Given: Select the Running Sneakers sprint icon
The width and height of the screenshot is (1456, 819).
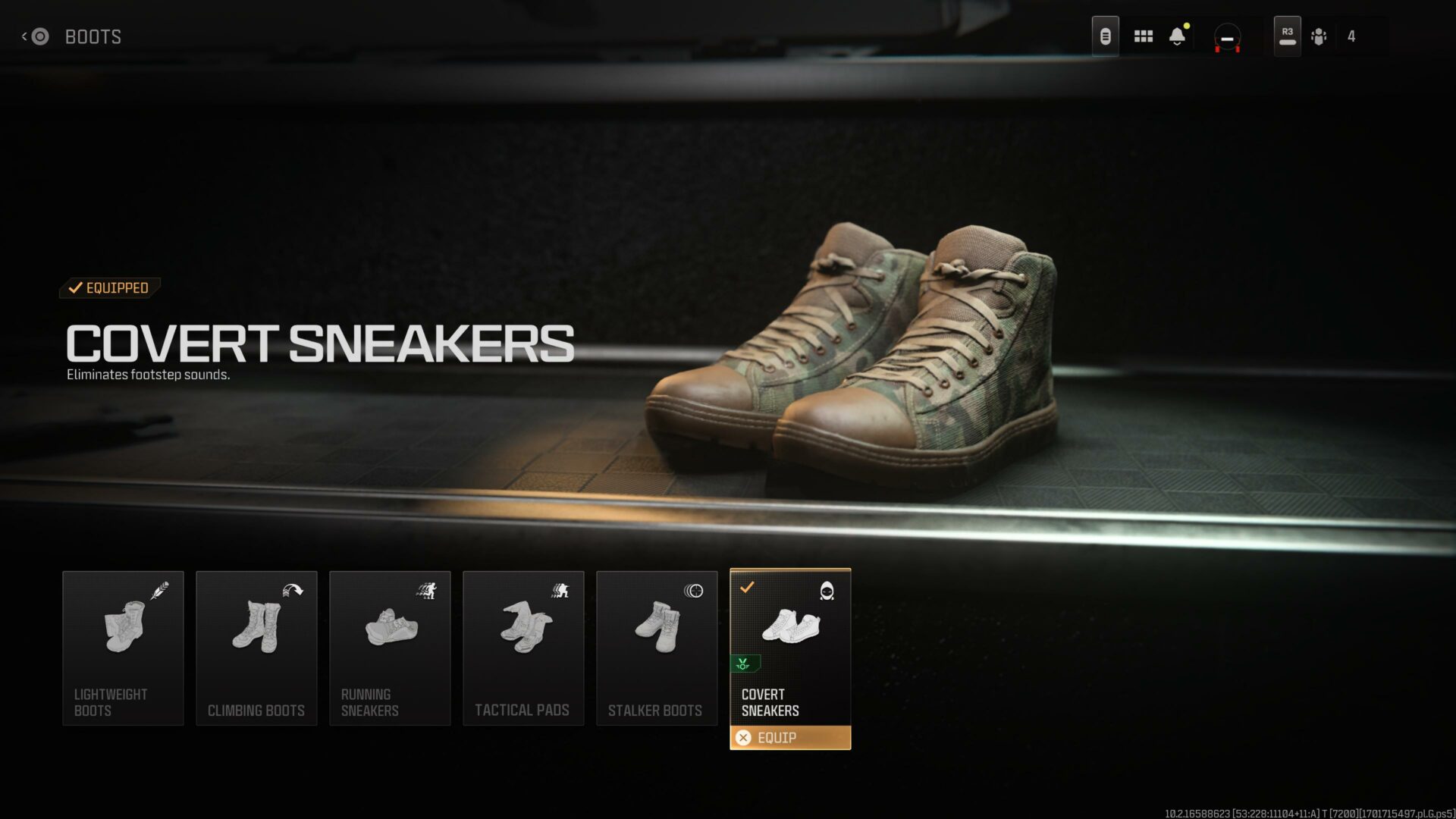Looking at the screenshot, I should [x=428, y=592].
